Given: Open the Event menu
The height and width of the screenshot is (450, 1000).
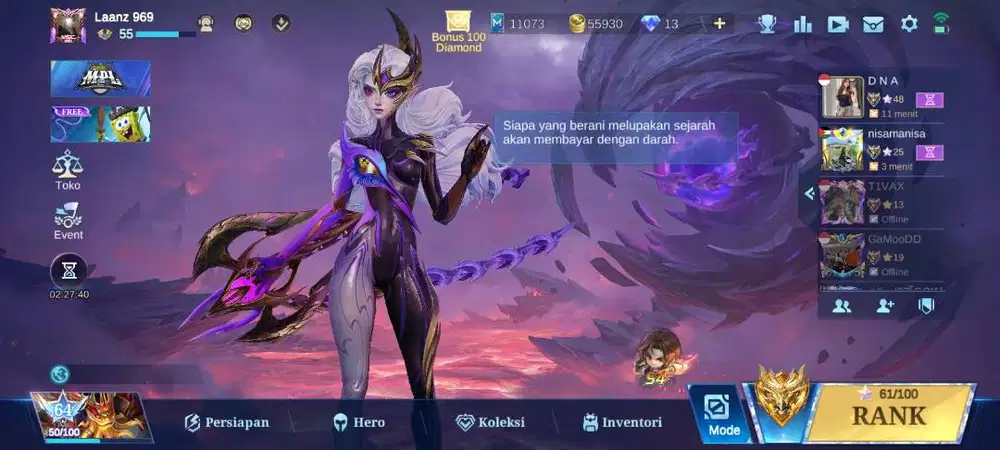Looking at the screenshot, I should [68, 221].
